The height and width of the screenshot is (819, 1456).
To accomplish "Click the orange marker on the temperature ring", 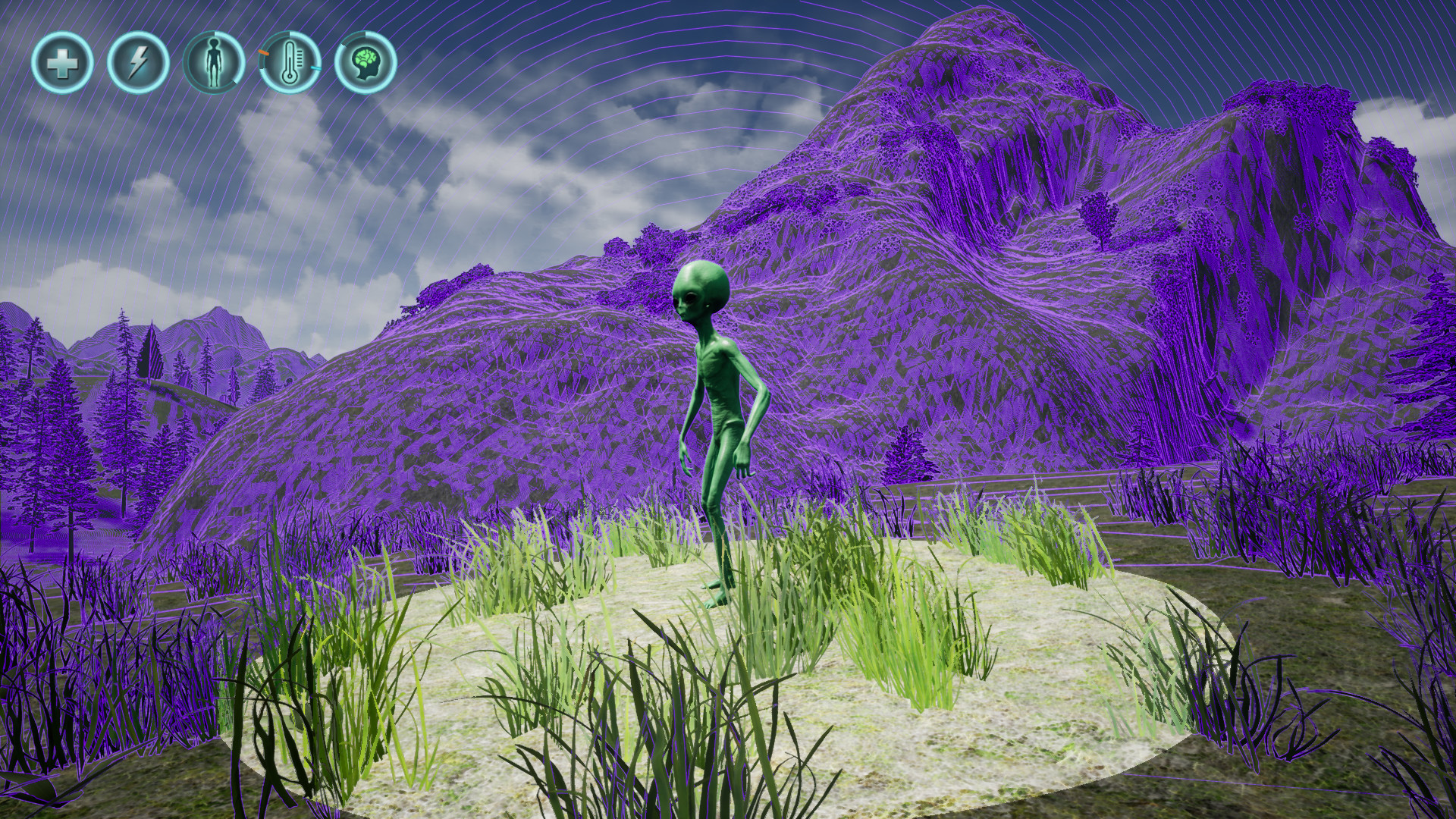I will coord(263,53).
